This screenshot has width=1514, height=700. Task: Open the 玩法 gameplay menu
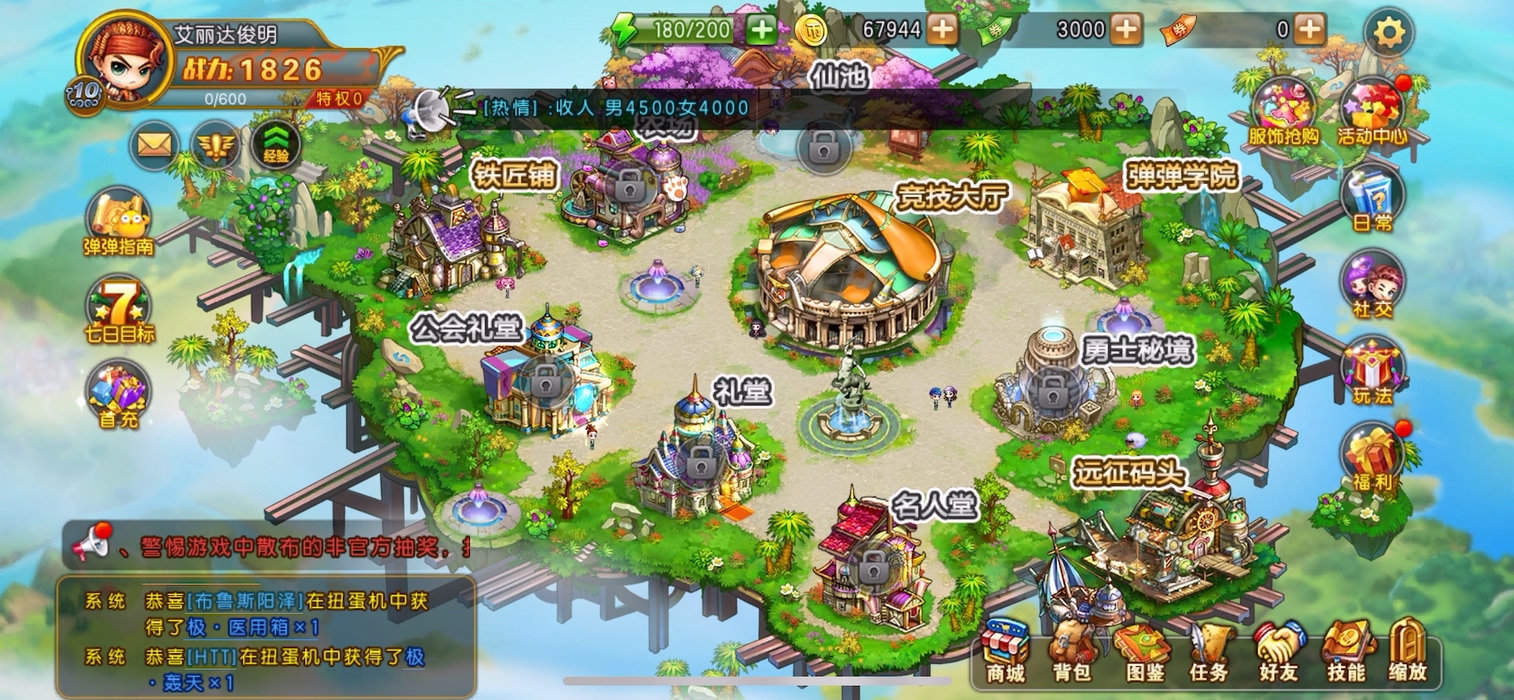1372,370
